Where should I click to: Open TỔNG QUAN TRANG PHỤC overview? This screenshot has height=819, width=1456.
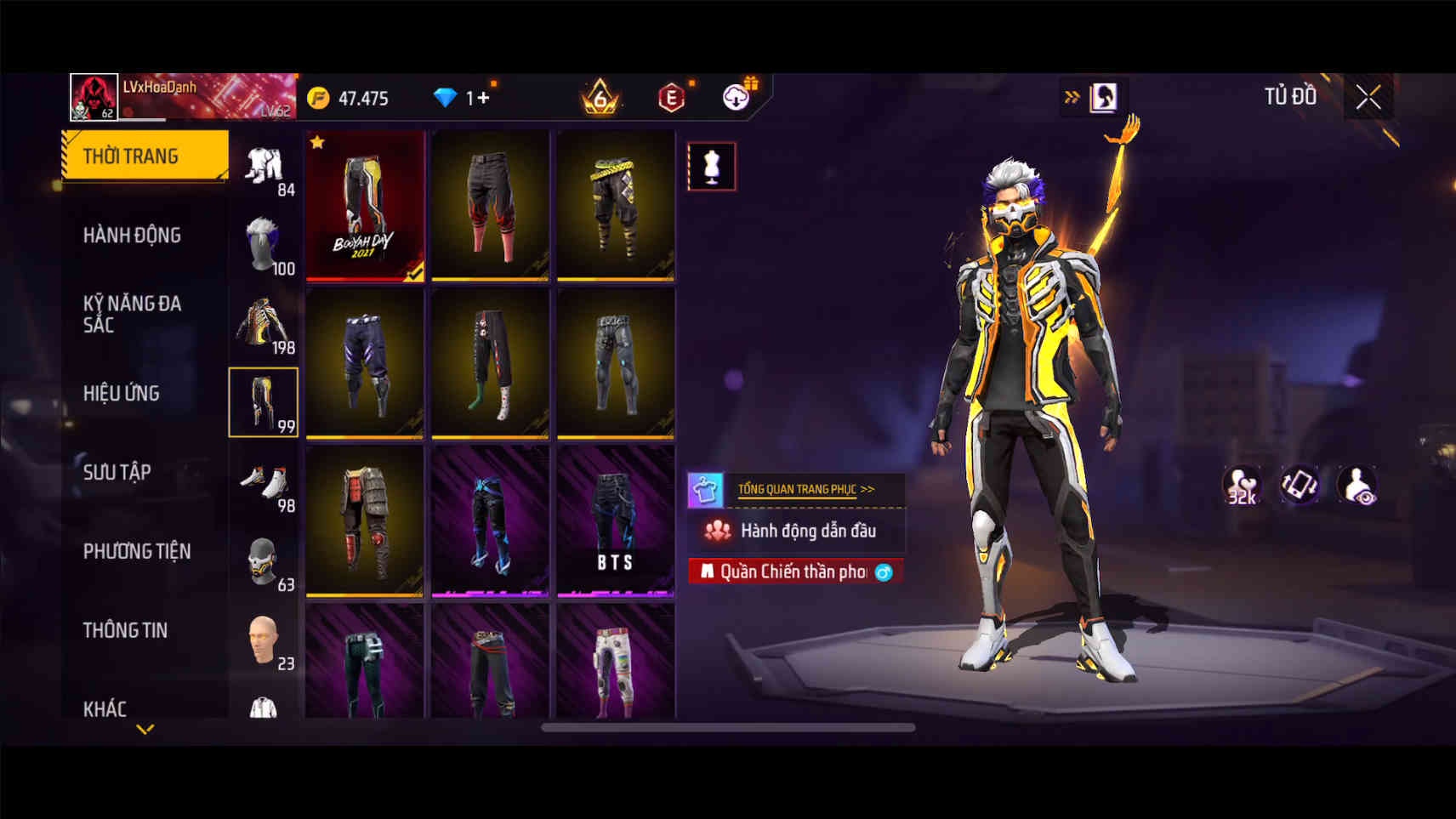pyautogui.click(x=804, y=489)
